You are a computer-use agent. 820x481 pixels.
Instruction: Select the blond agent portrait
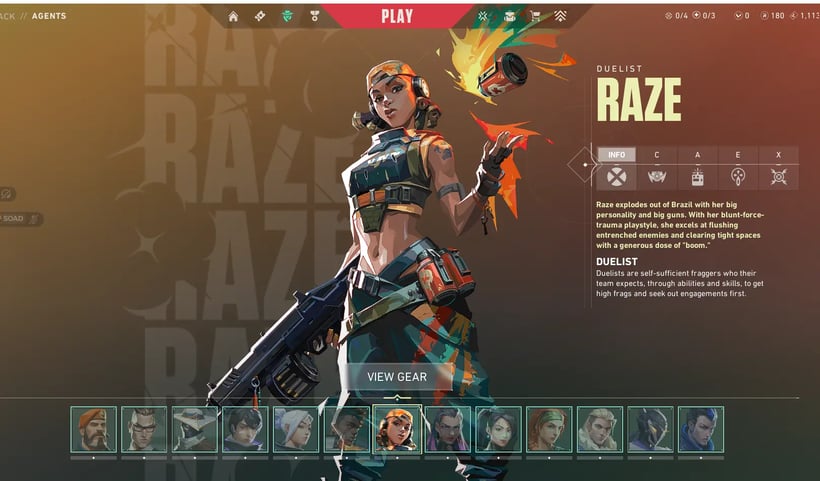[599, 429]
